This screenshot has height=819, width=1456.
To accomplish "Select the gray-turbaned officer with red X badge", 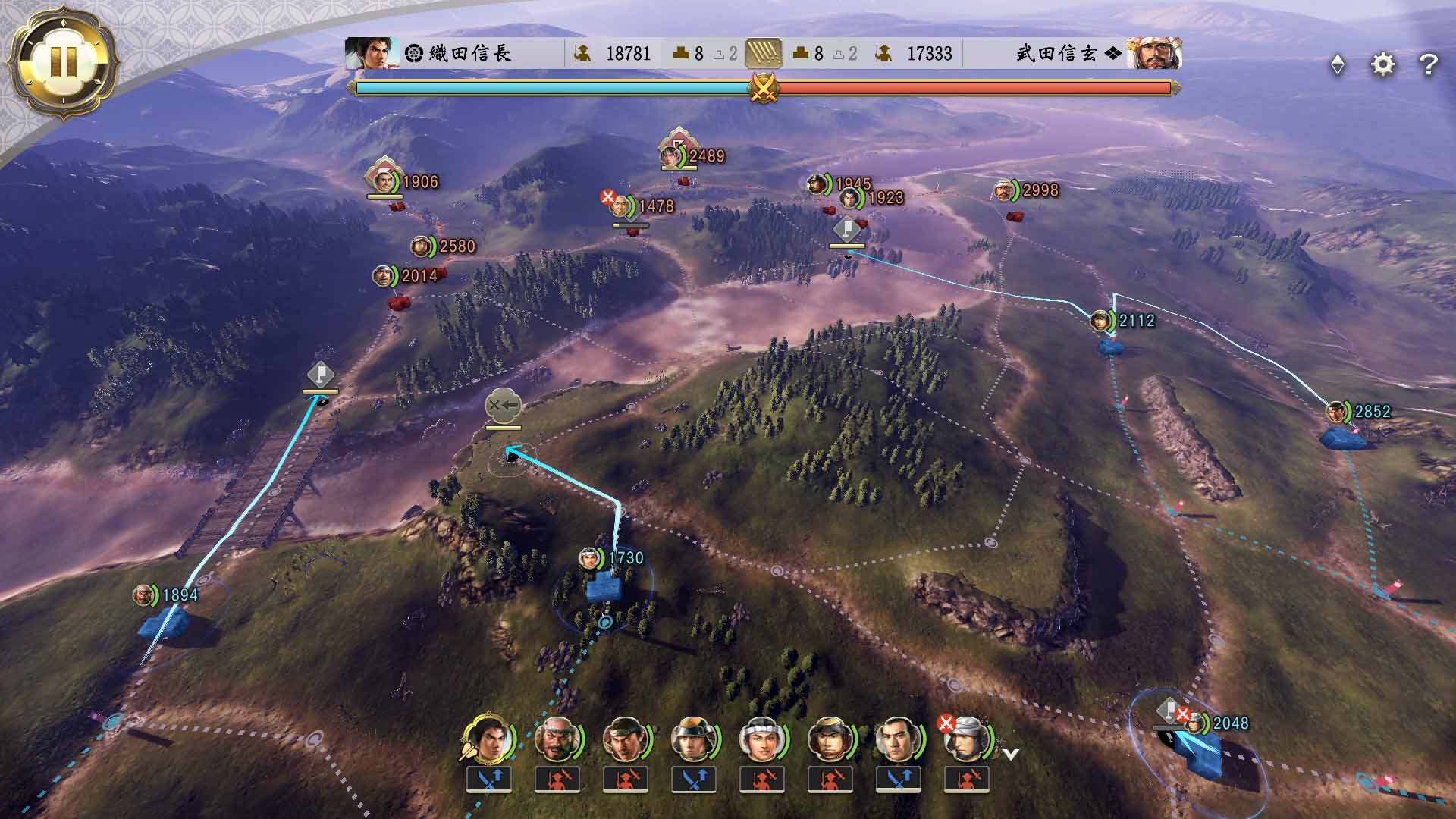I will (x=965, y=738).
